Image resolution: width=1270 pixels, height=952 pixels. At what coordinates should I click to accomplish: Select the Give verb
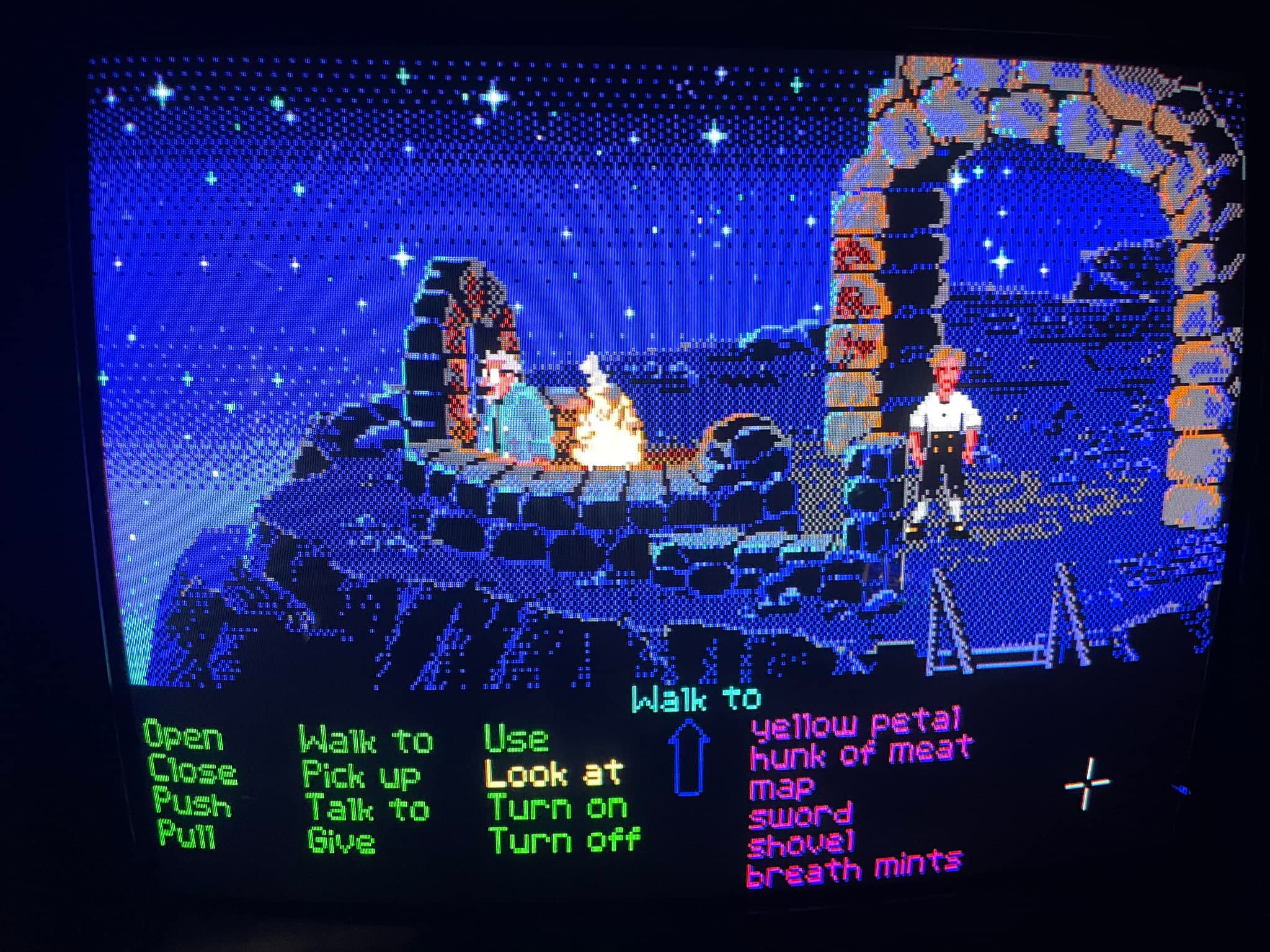tap(341, 841)
